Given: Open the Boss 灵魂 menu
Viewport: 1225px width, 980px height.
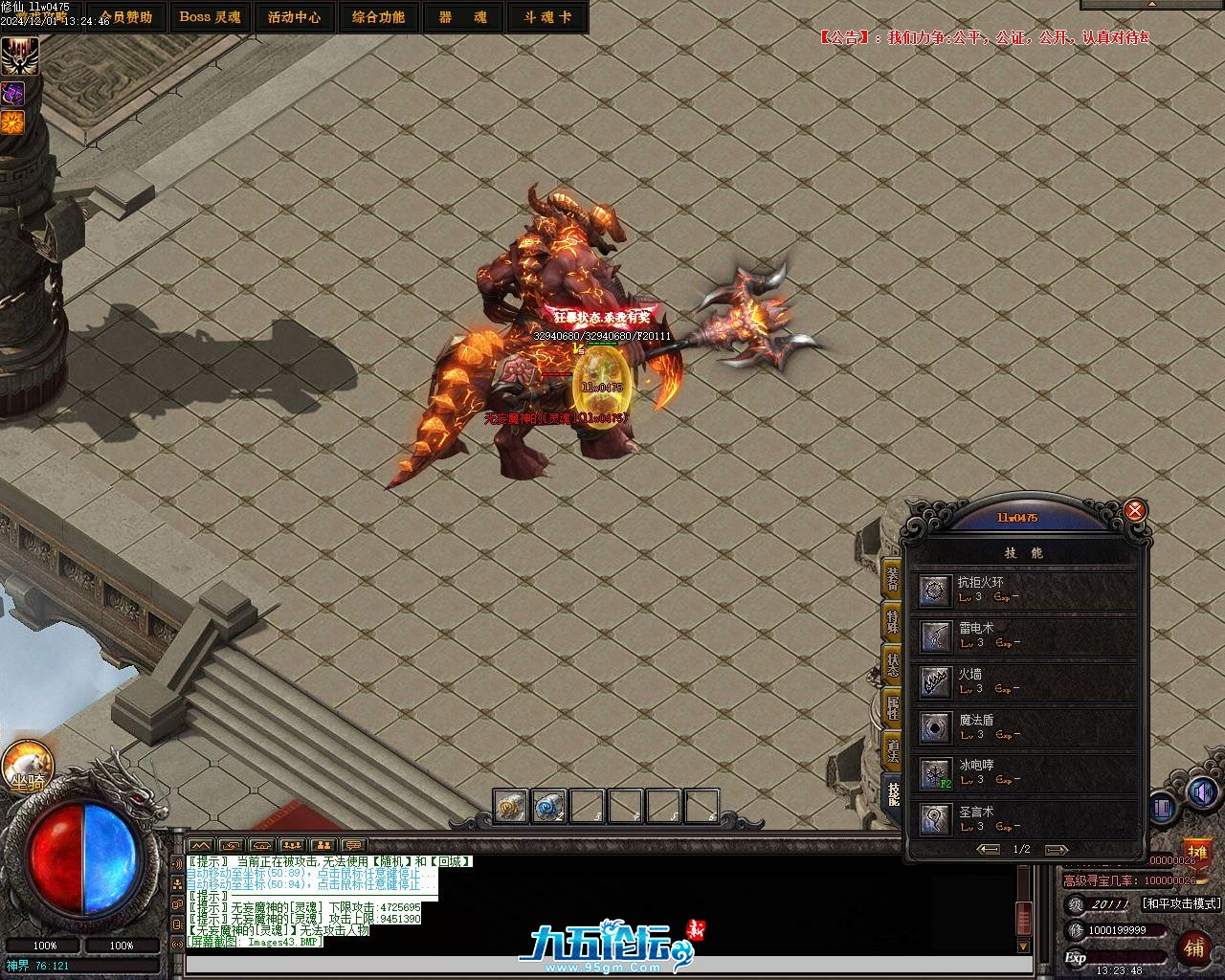Looking at the screenshot, I should click(211, 17).
